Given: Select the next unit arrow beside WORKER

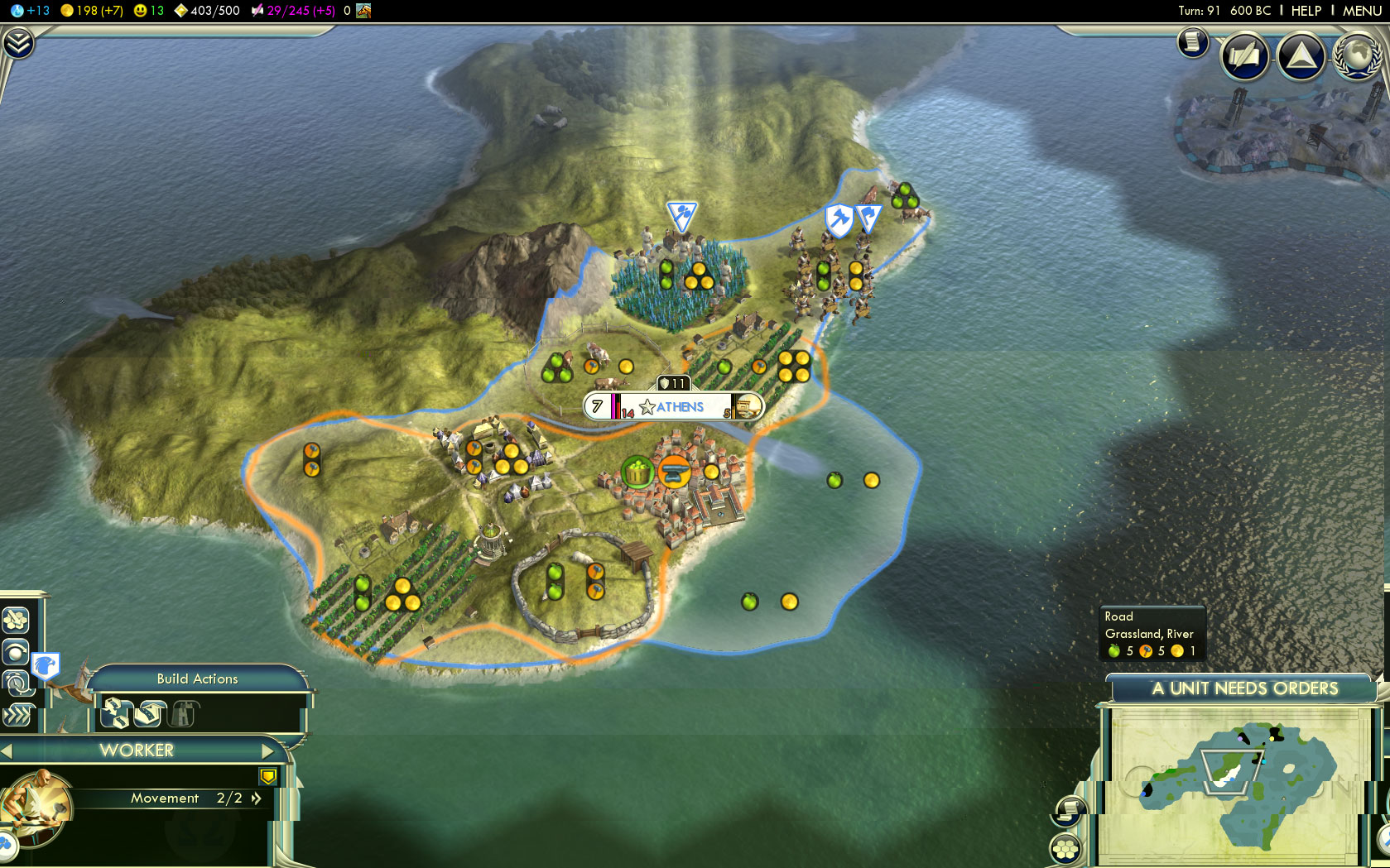Looking at the screenshot, I should coord(267,751).
